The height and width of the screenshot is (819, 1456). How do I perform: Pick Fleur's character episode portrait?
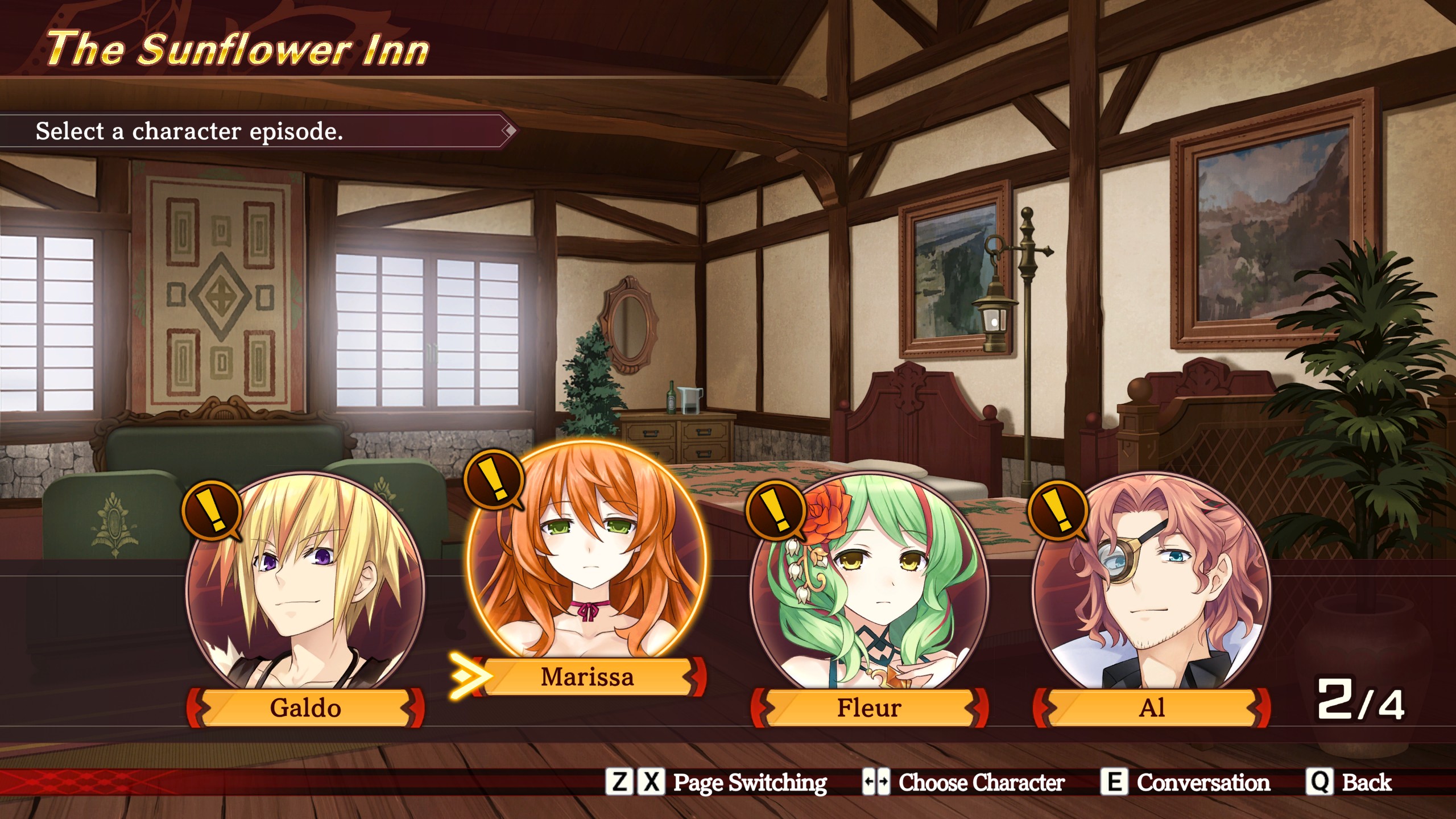click(x=869, y=586)
